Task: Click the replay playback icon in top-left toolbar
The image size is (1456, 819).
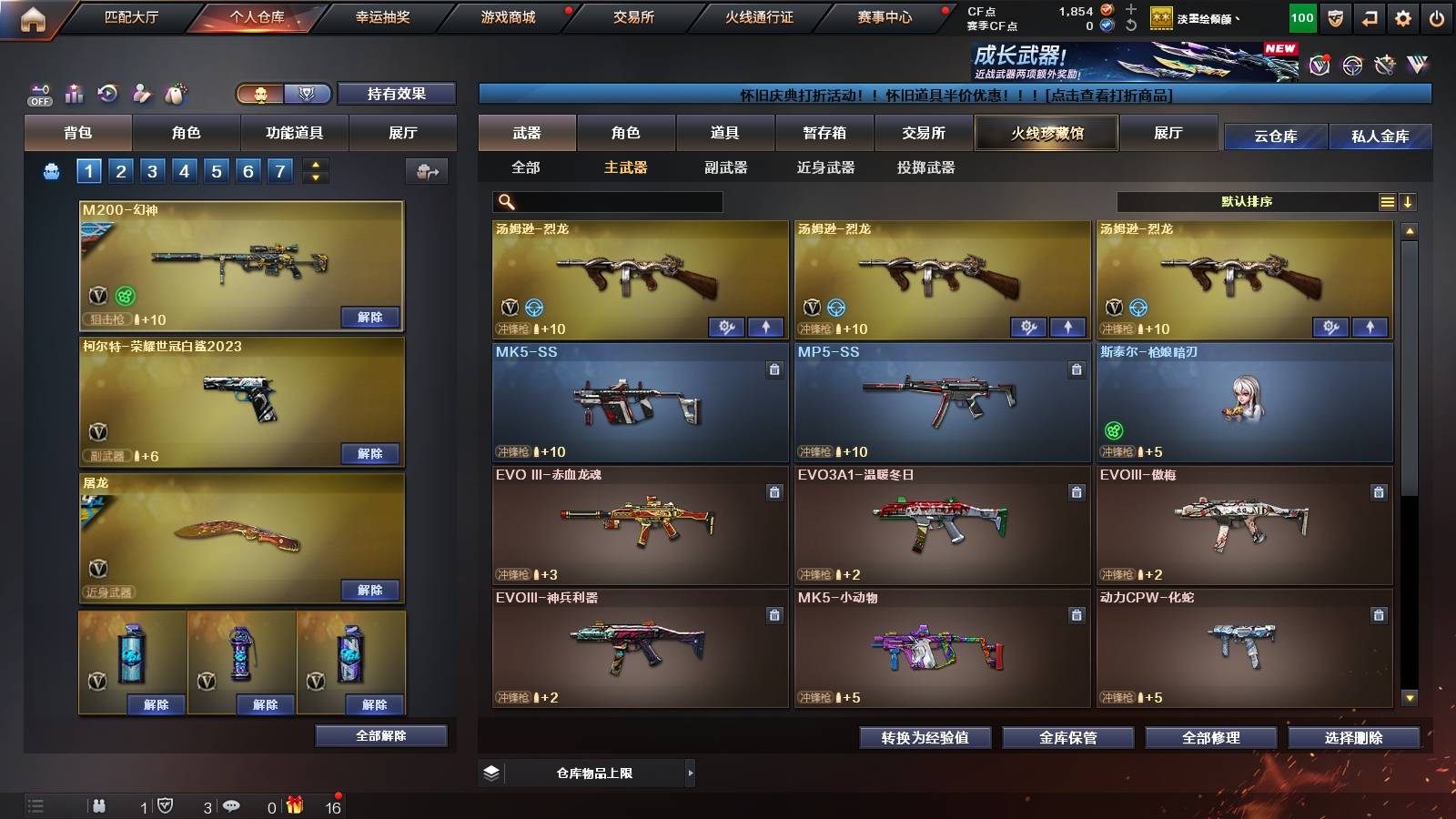Action: tap(107, 94)
